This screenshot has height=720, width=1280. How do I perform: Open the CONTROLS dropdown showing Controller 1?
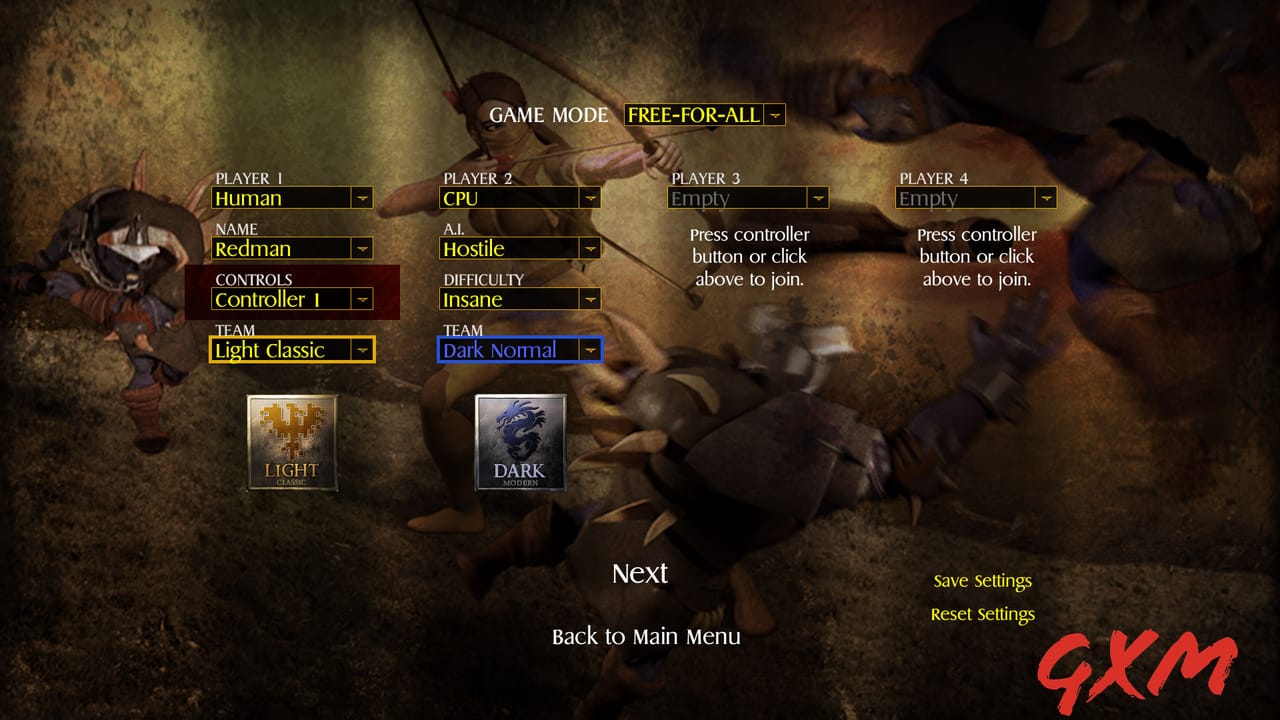(x=363, y=298)
